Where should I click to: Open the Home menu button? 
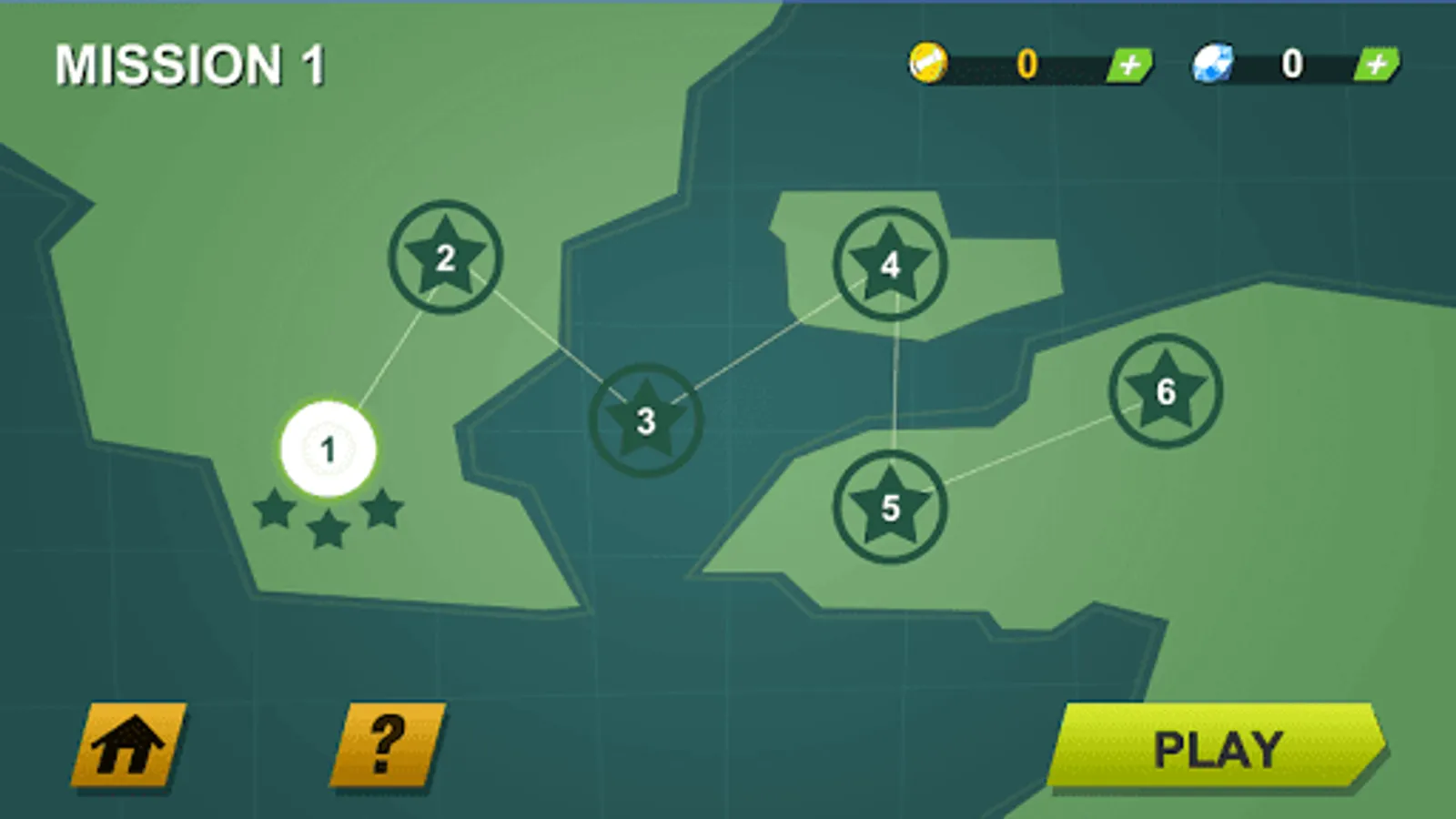pyautogui.click(x=128, y=744)
